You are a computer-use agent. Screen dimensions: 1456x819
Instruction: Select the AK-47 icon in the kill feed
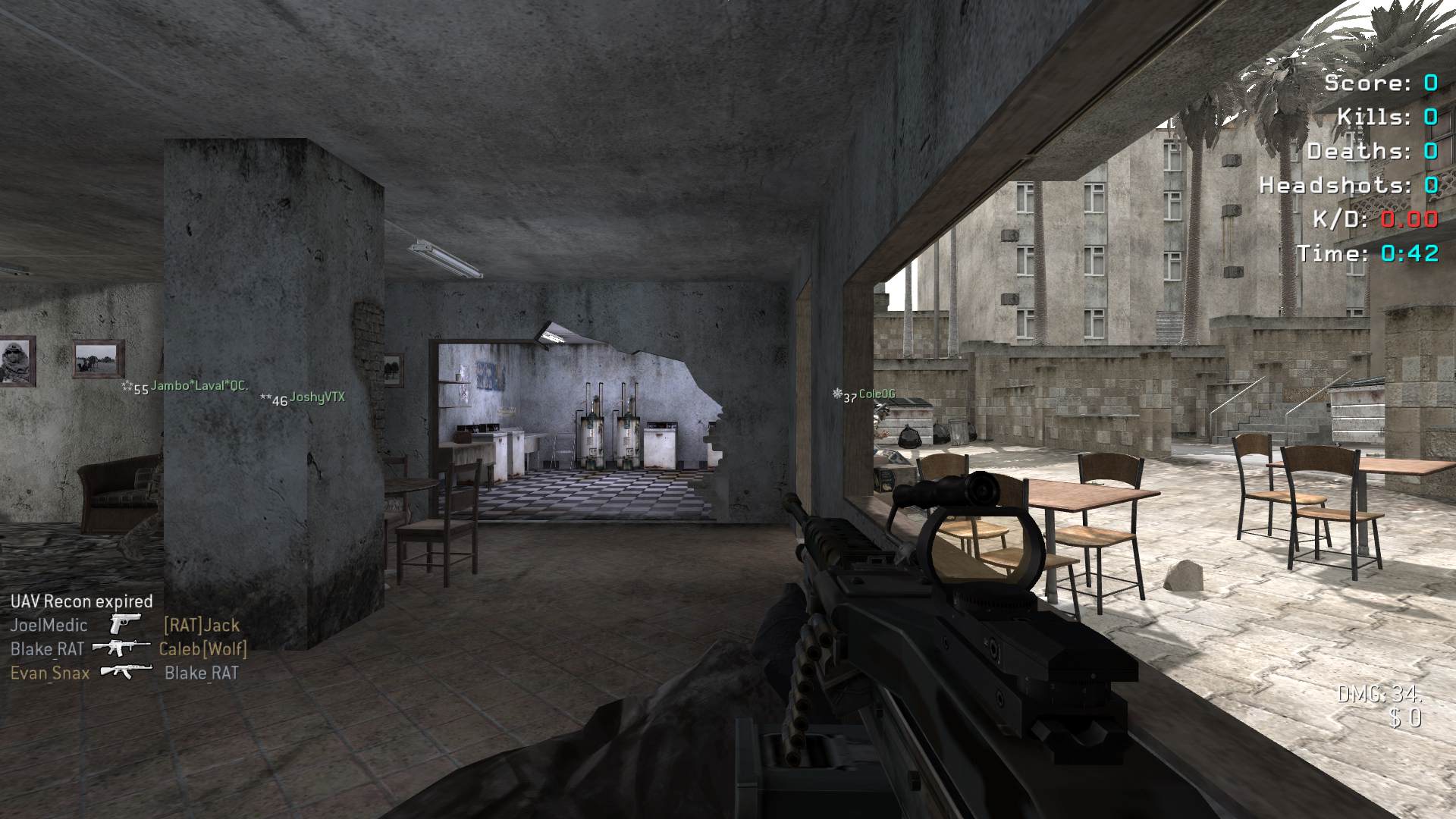tap(126, 671)
